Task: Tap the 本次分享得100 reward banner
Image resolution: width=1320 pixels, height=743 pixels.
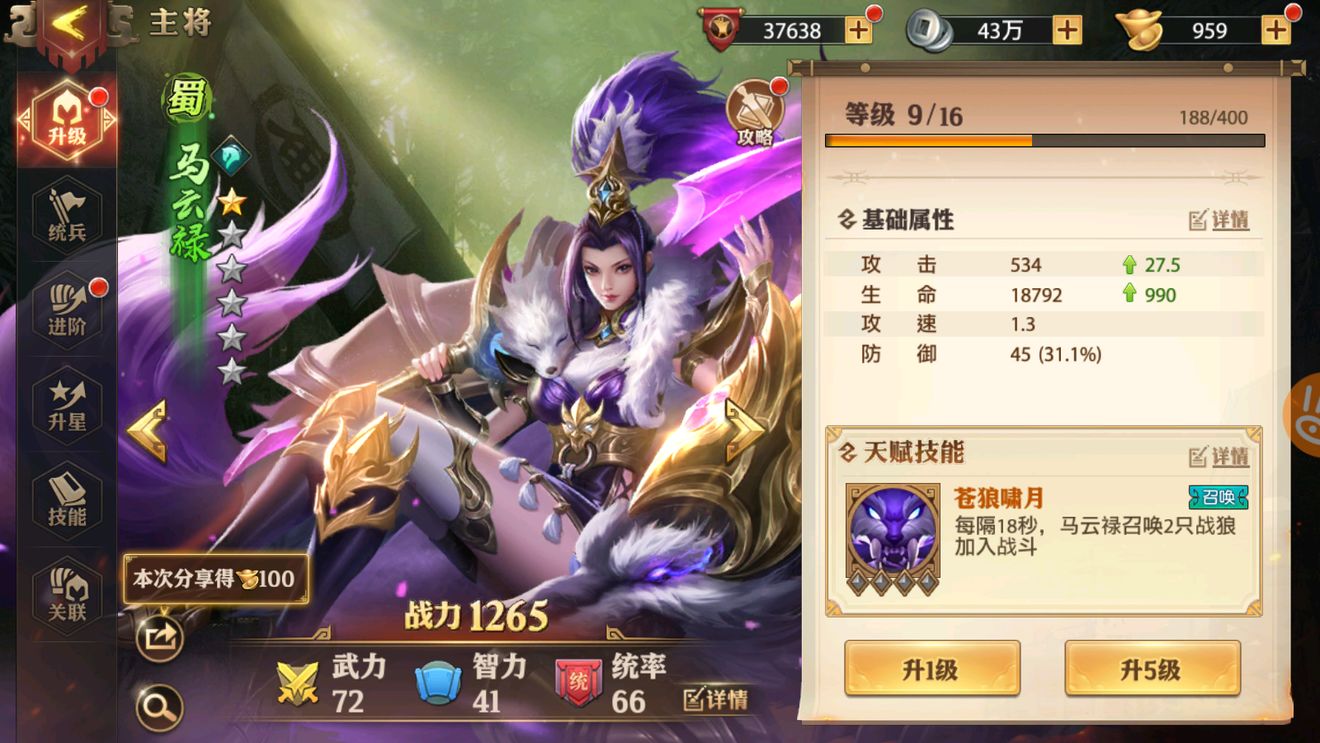Action: (x=213, y=577)
